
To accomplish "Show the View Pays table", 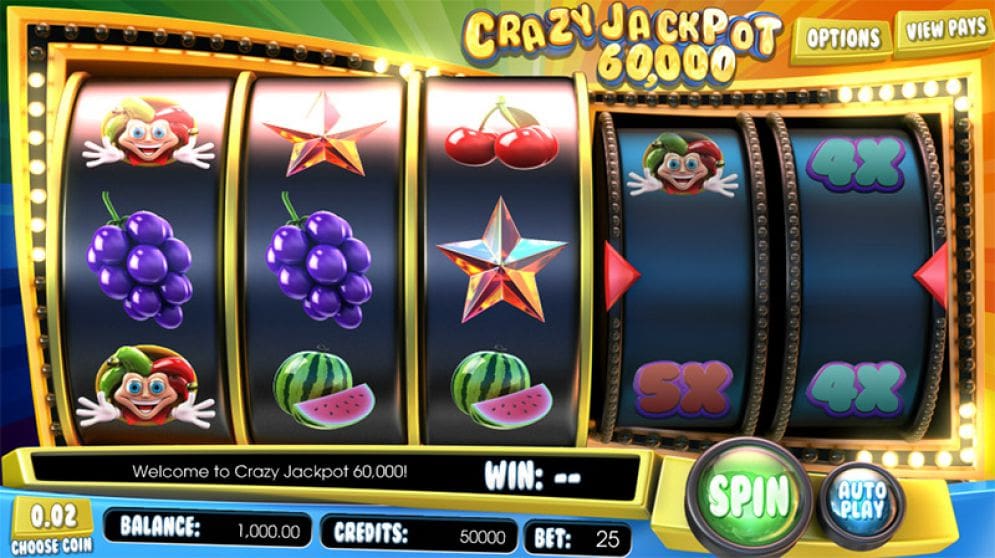I will point(945,30).
